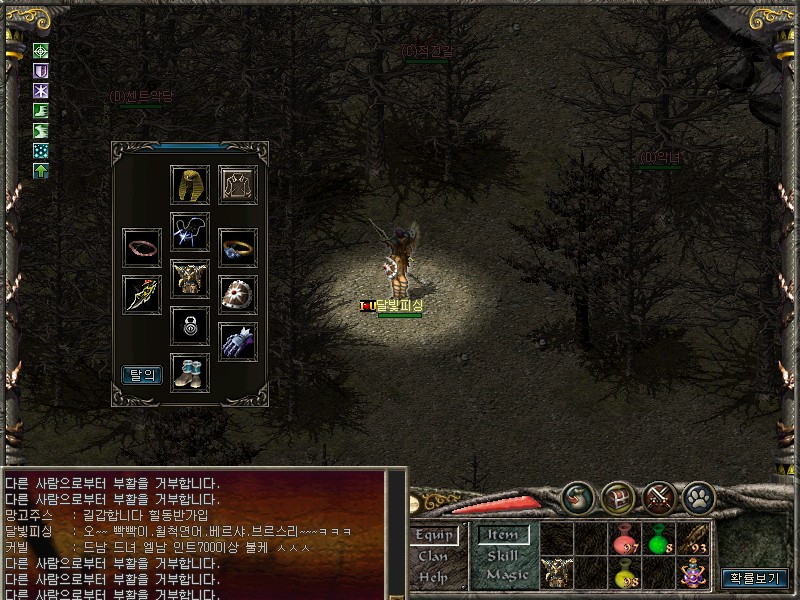
Task: Select the round shield equipment slot
Action: [x=238, y=295]
